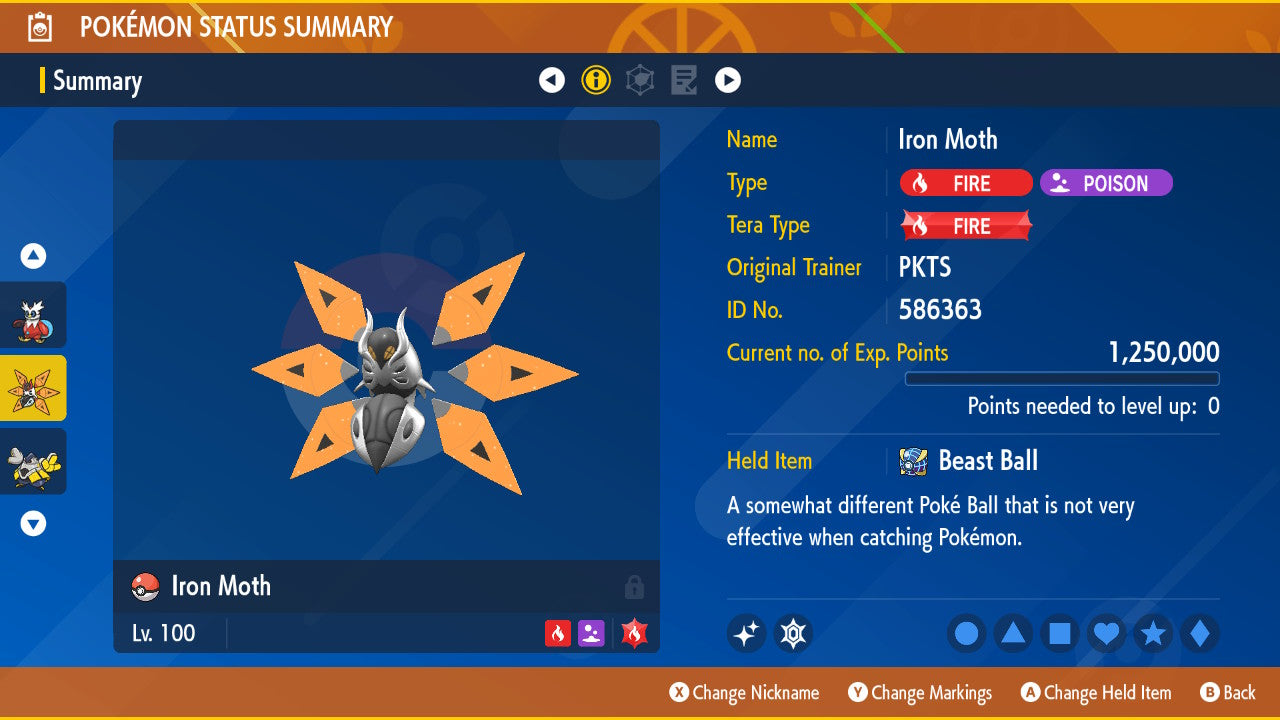Viewport: 1280px width, 720px height.
Task: Show the next party Pokémon with down arrow
Action: pyautogui.click(x=33, y=523)
